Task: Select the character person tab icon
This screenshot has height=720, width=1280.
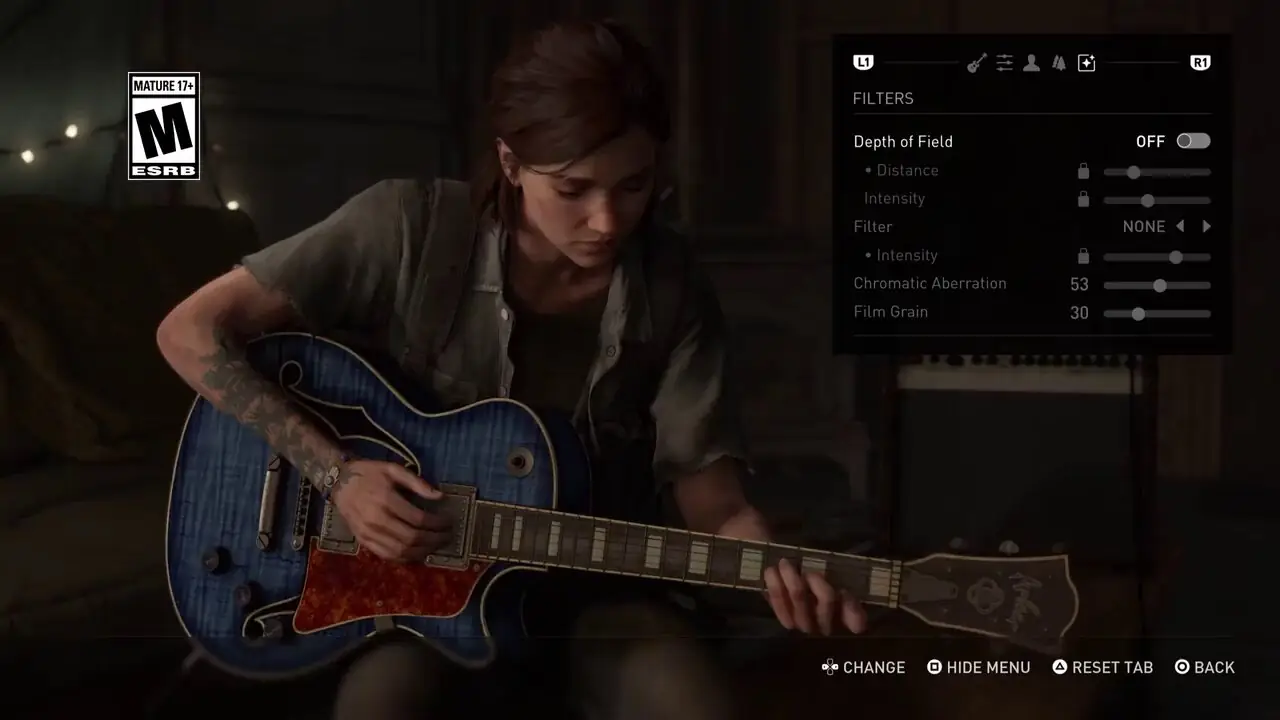Action: coord(1031,62)
